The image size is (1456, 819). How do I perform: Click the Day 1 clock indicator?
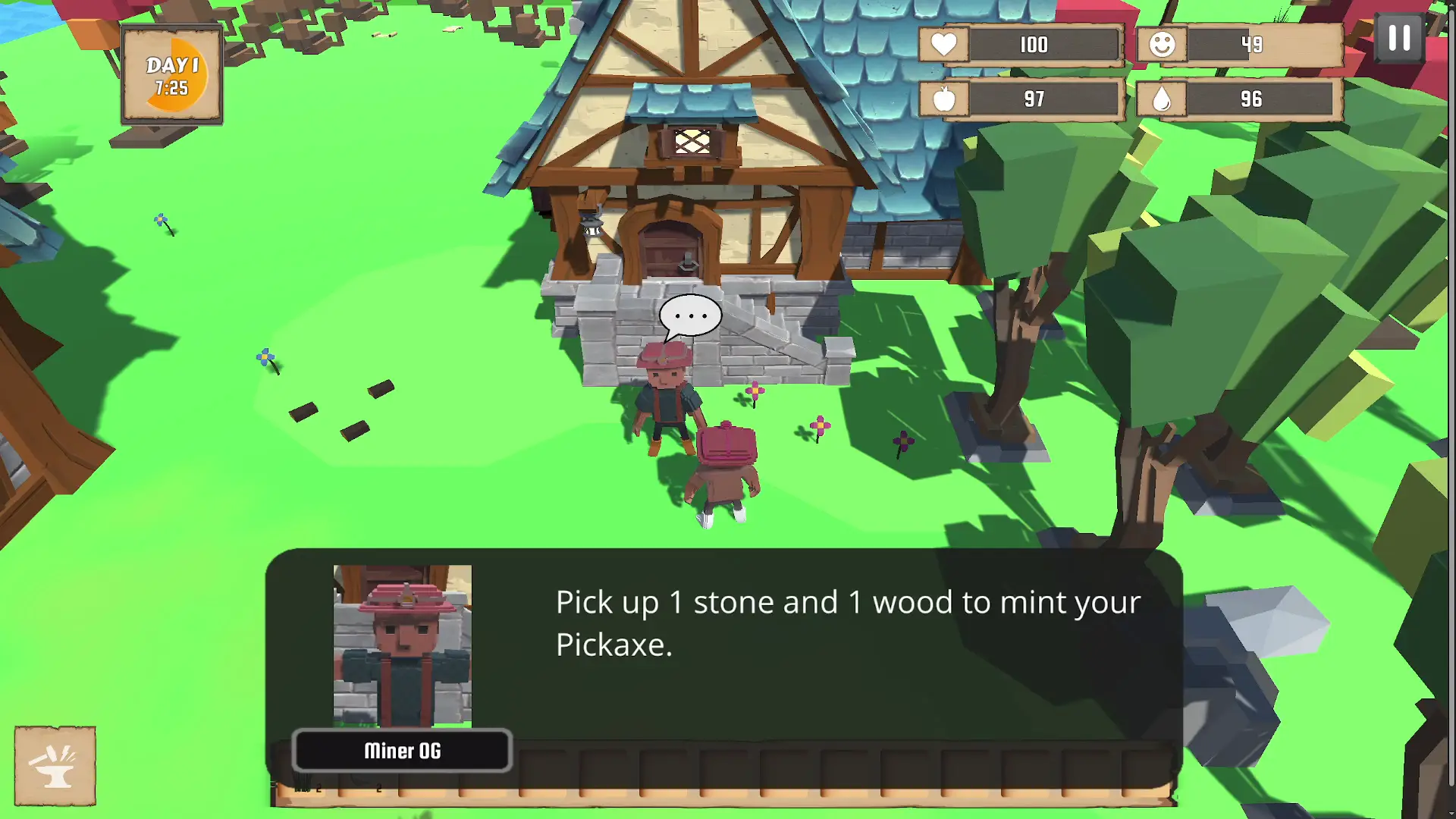[x=171, y=74]
